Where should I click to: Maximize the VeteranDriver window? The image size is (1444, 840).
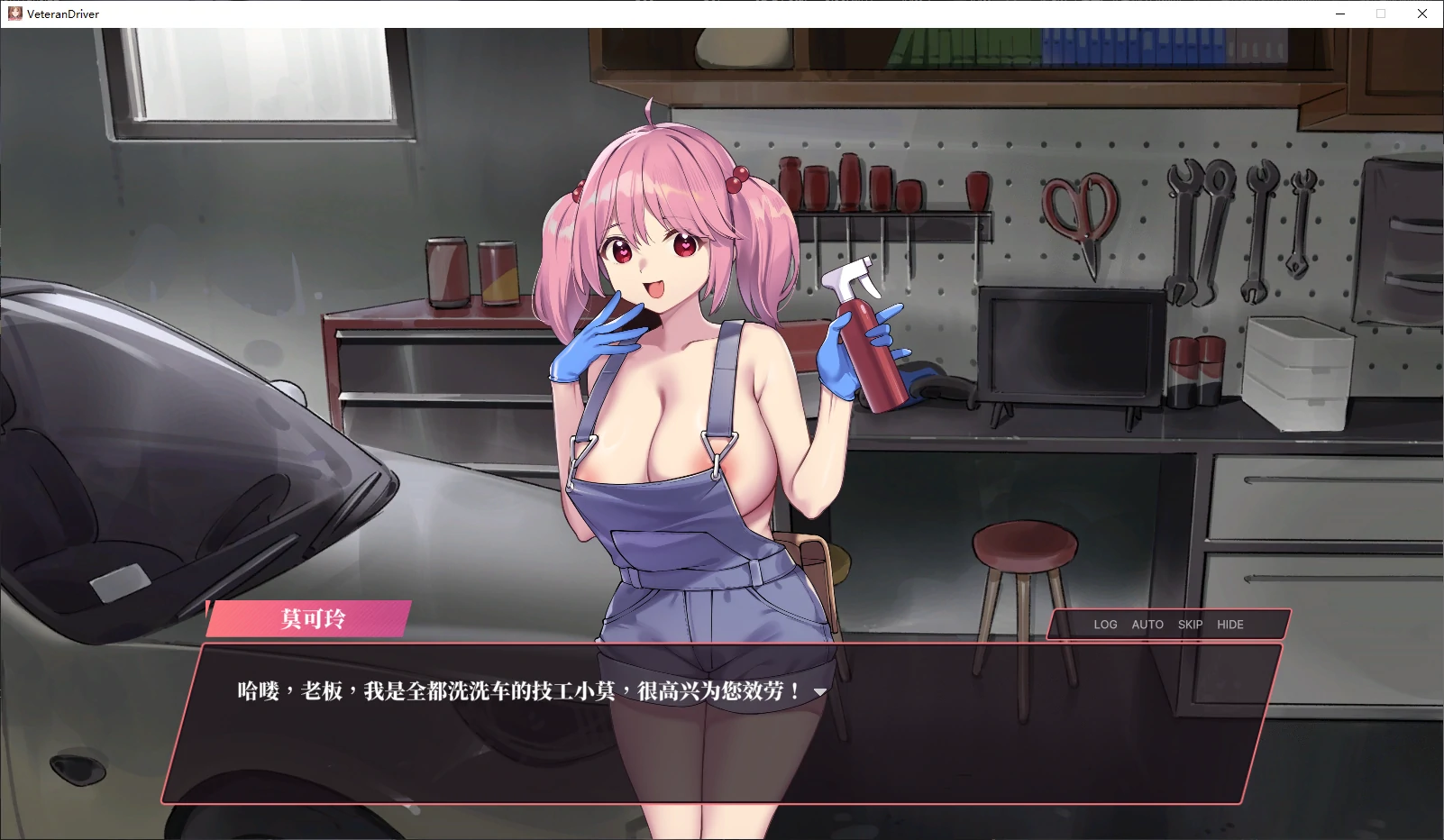coord(1381,14)
